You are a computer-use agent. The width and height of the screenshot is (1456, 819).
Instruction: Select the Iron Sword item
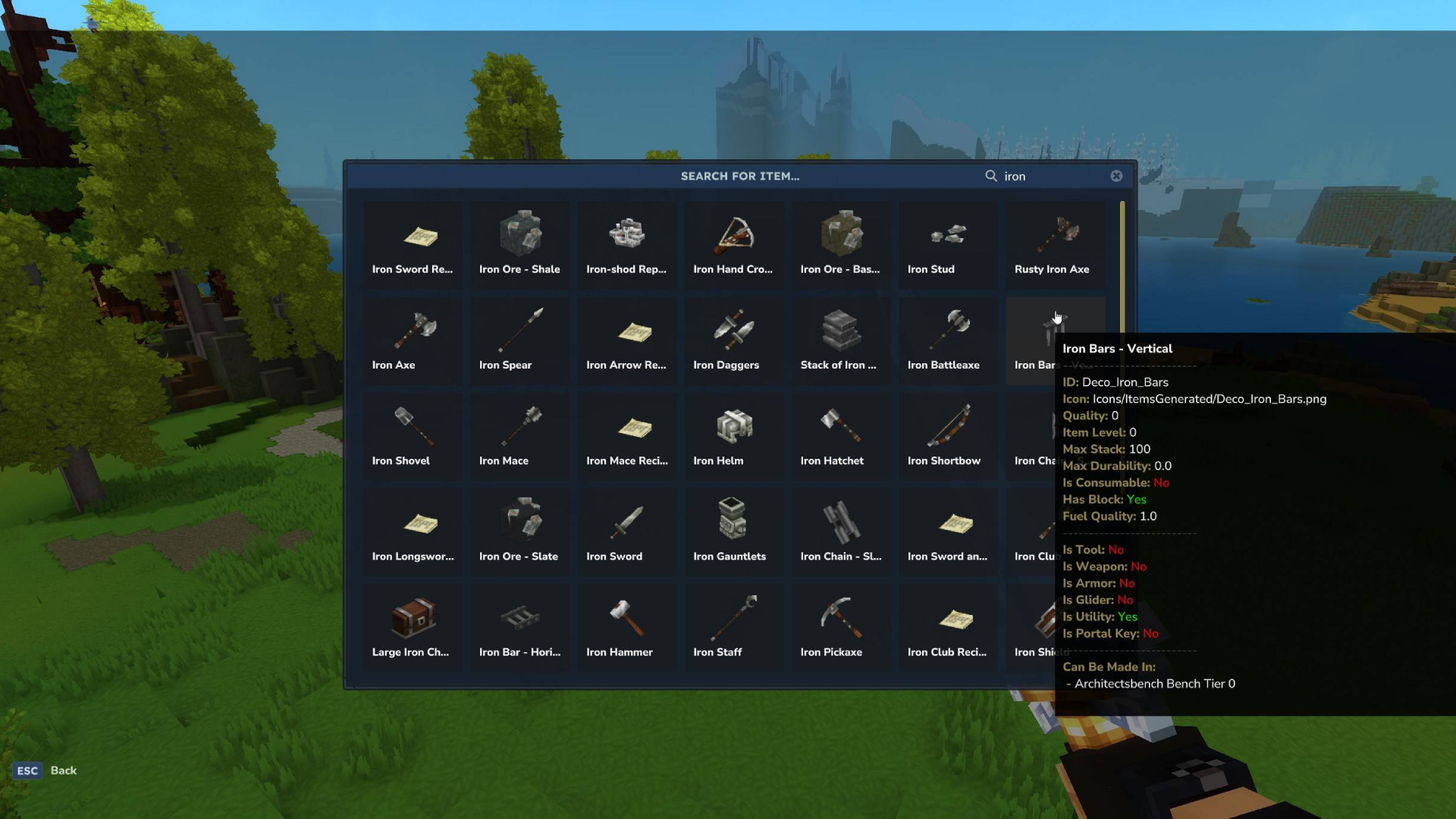click(x=626, y=531)
